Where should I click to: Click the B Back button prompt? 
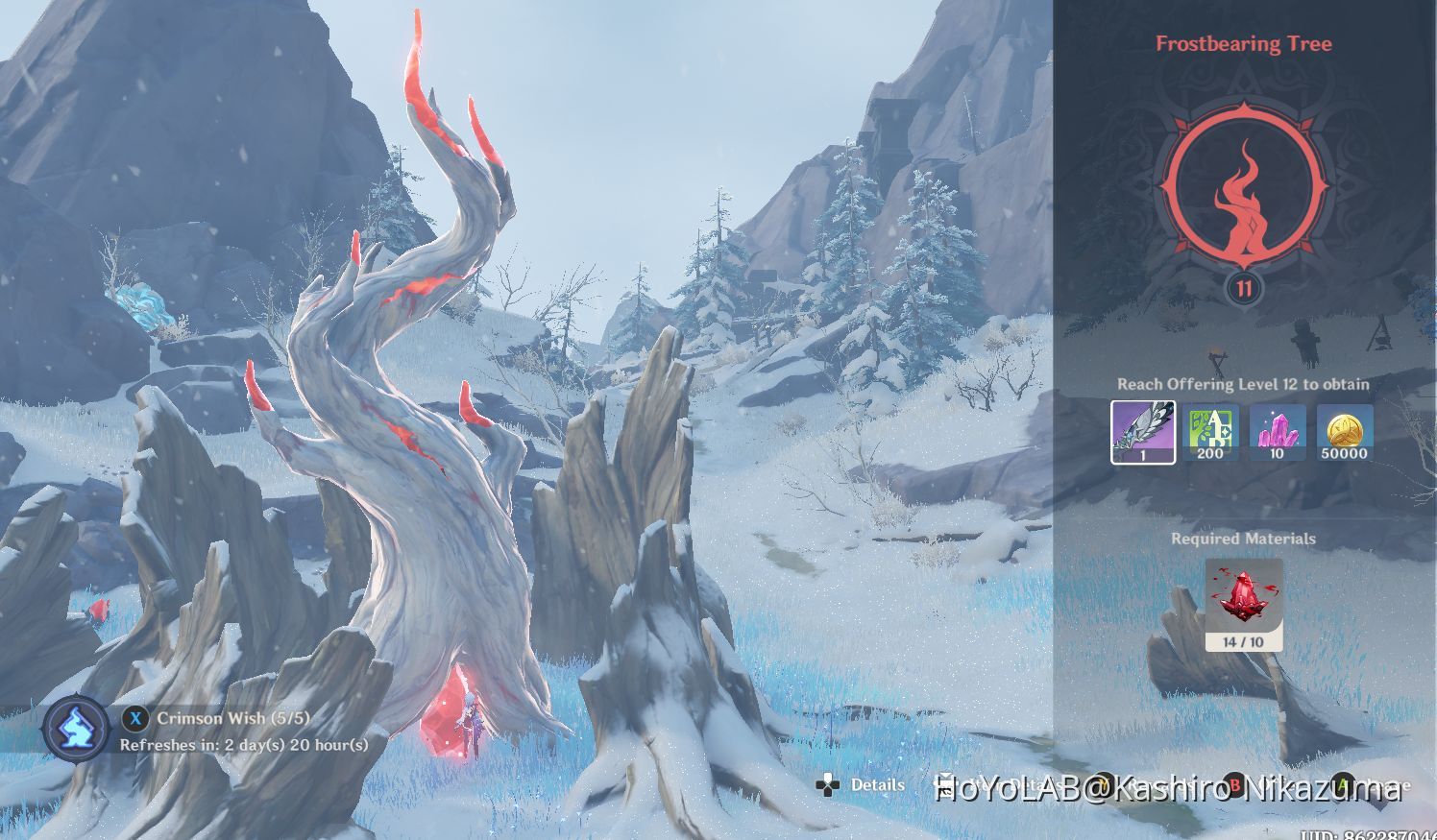(1234, 785)
